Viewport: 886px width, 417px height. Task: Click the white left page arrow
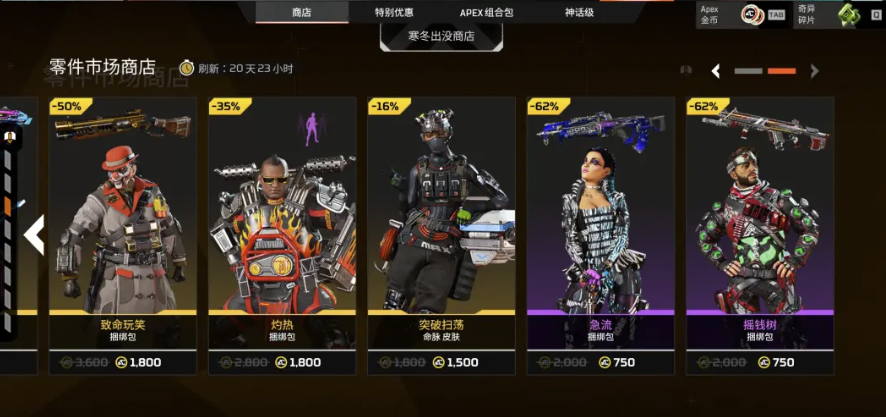(x=716, y=71)
